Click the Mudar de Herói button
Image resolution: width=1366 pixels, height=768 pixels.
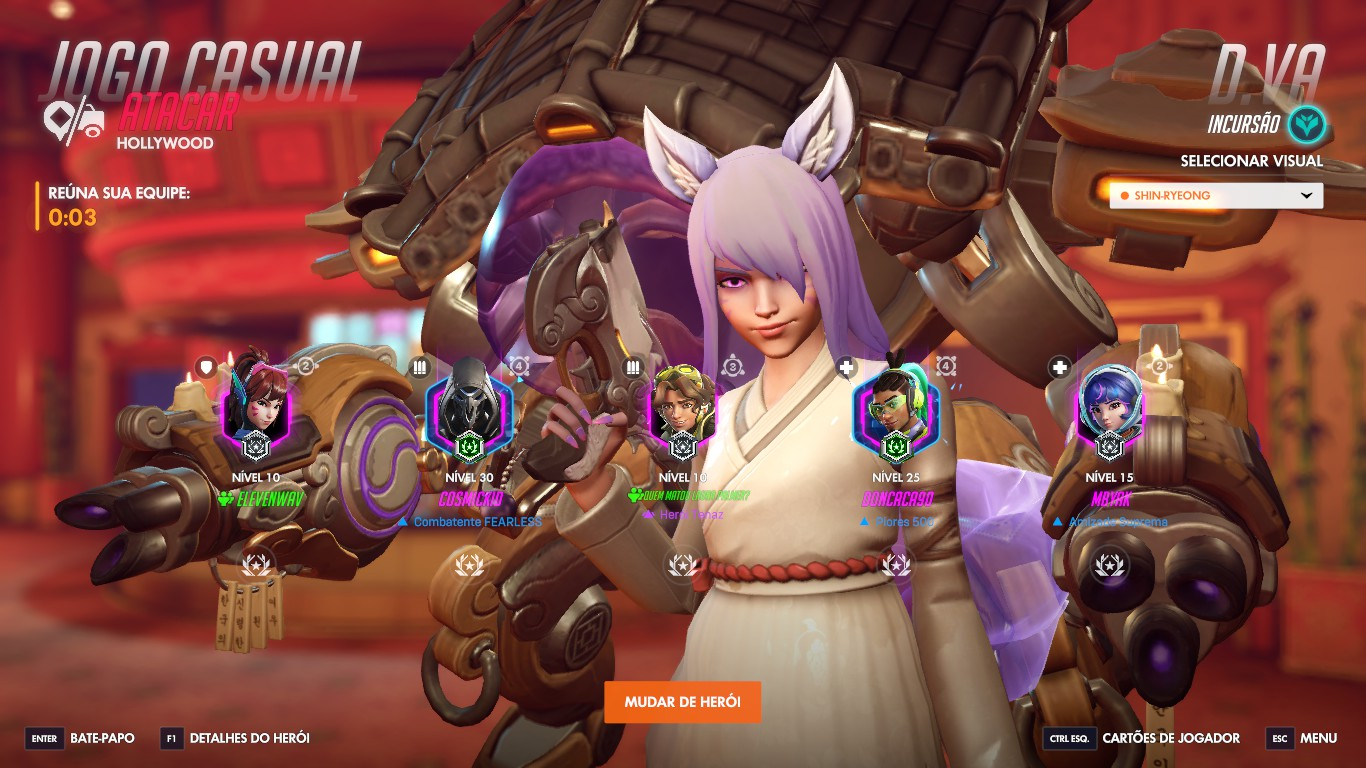(x=682, y=702)
